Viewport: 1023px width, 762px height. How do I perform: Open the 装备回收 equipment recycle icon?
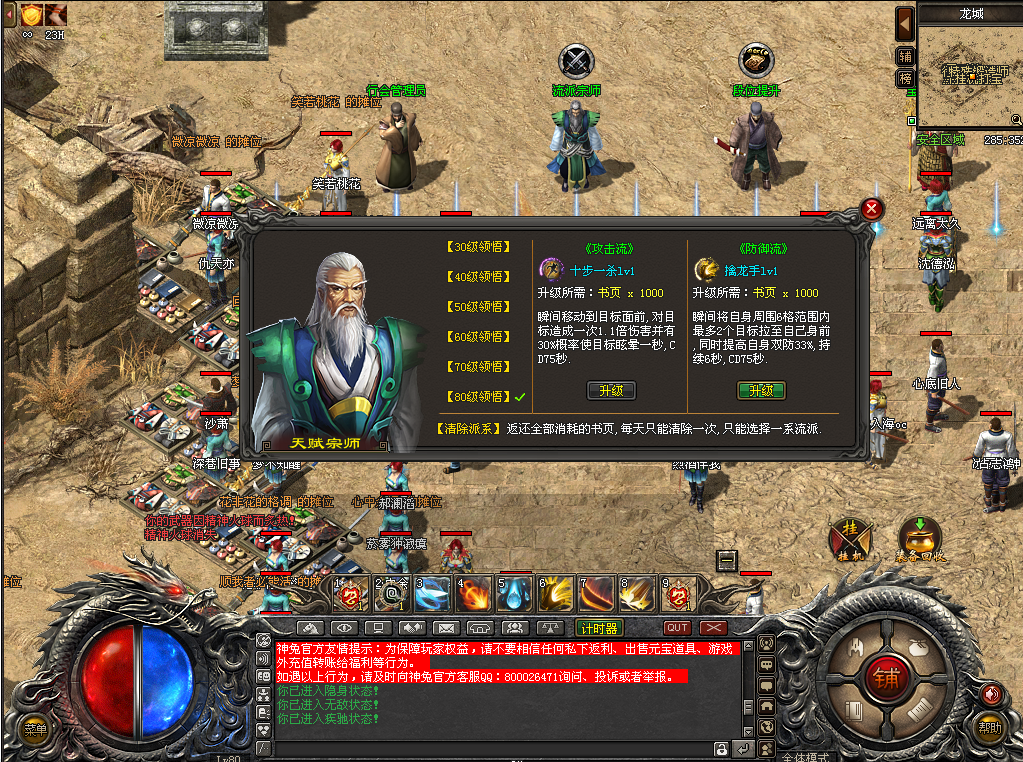coord(918,538)
